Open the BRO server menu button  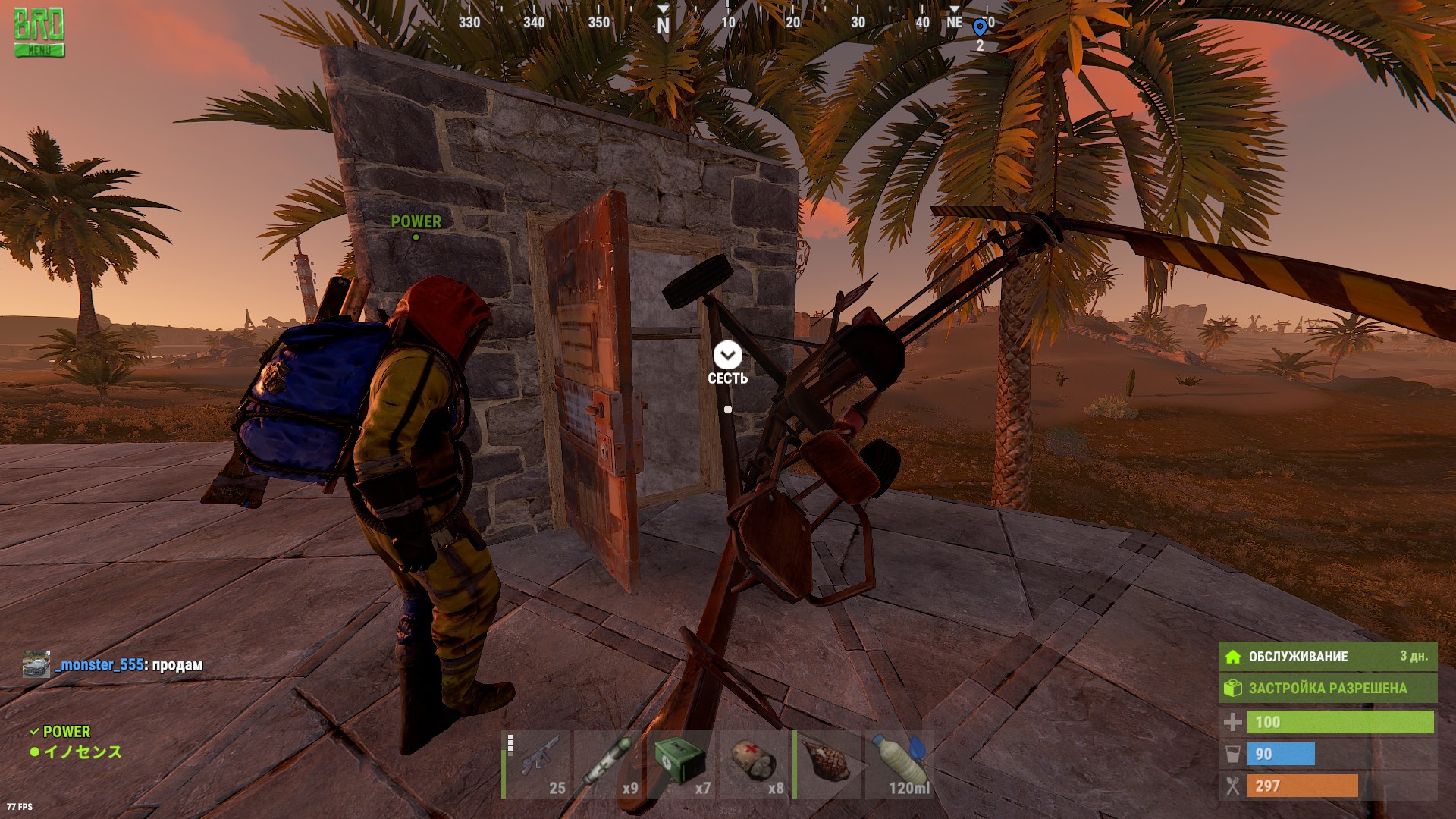click(39, 34)
